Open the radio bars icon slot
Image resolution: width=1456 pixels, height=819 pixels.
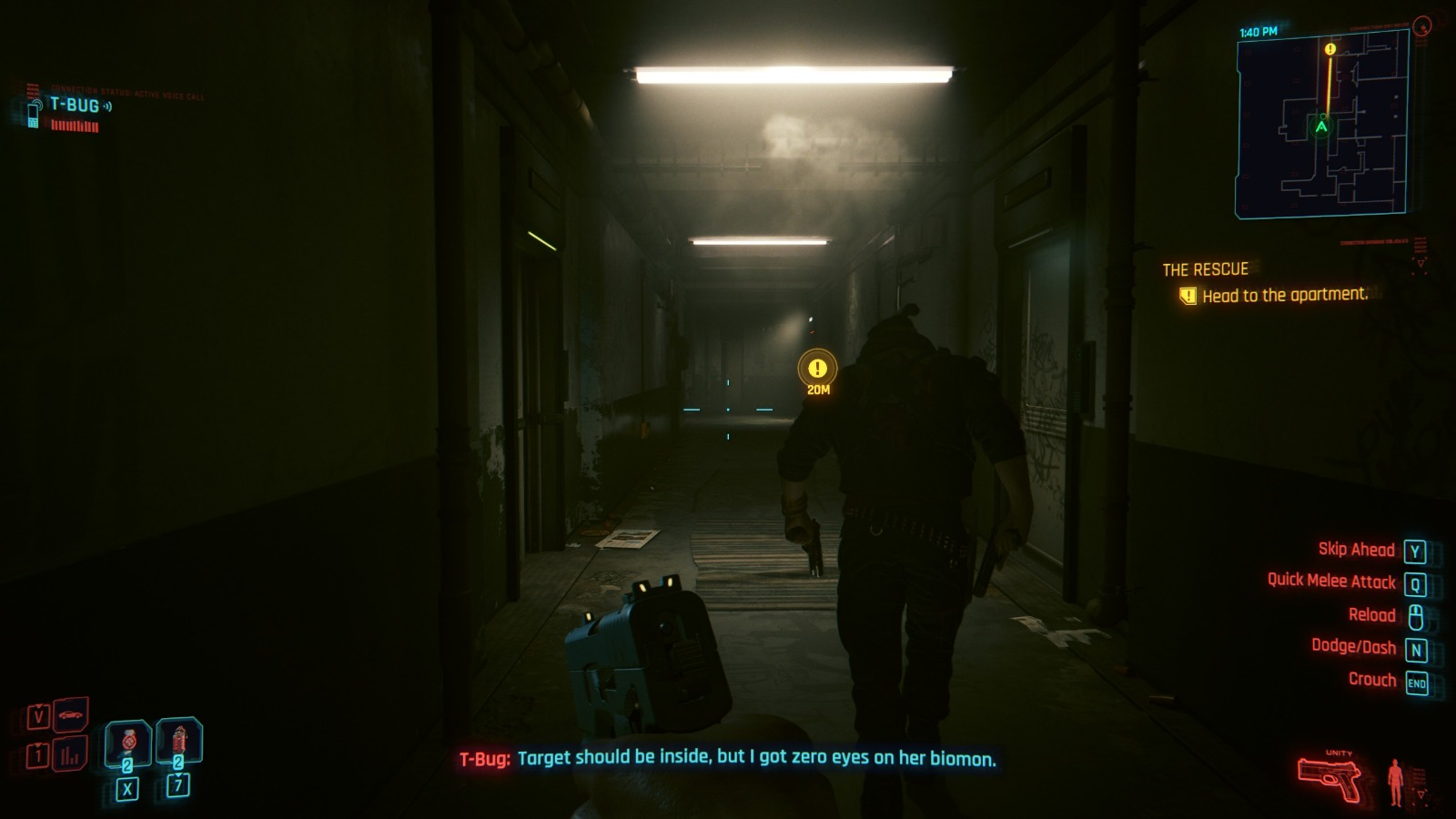70,754
